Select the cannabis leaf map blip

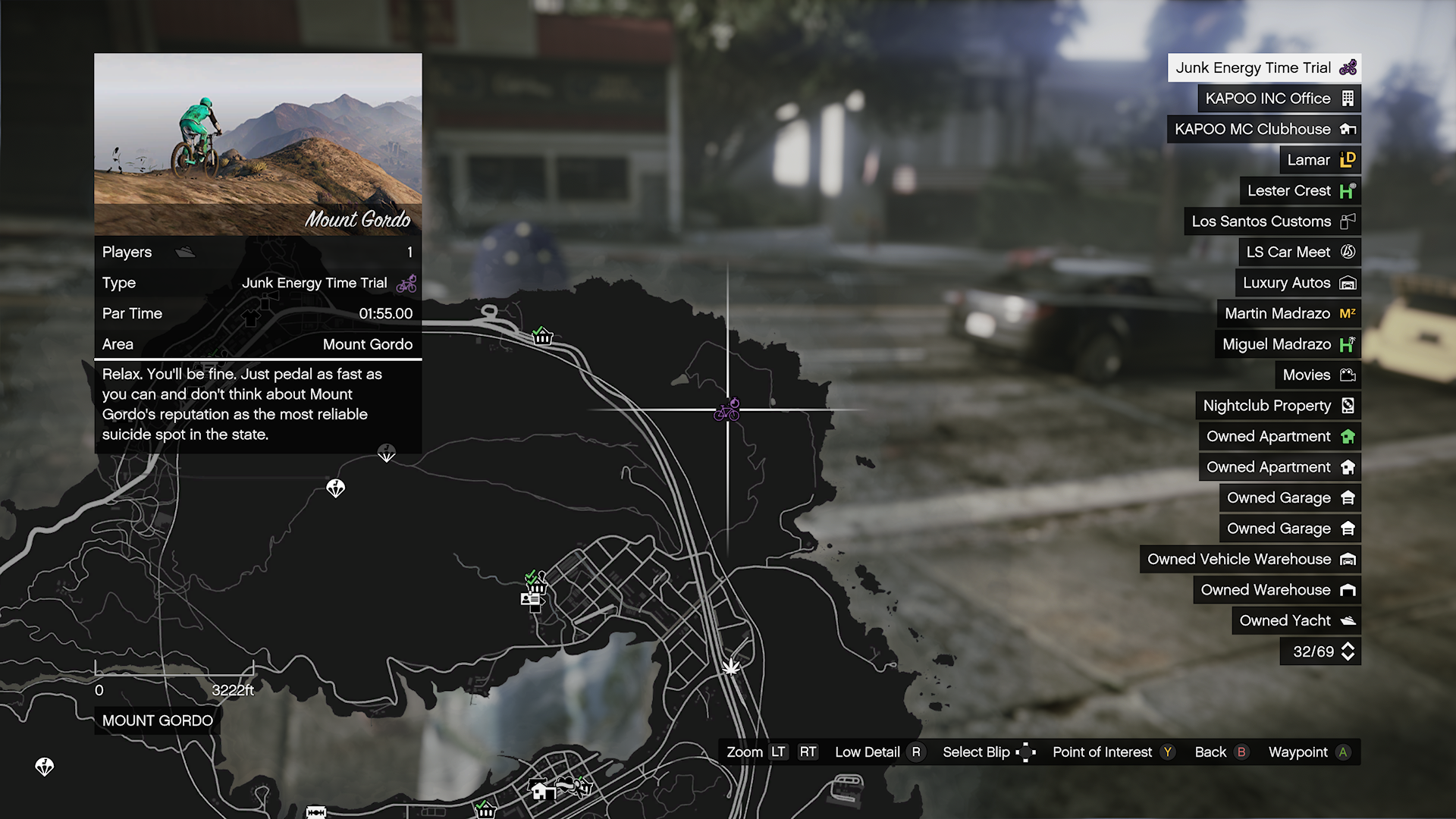[731, 667]
